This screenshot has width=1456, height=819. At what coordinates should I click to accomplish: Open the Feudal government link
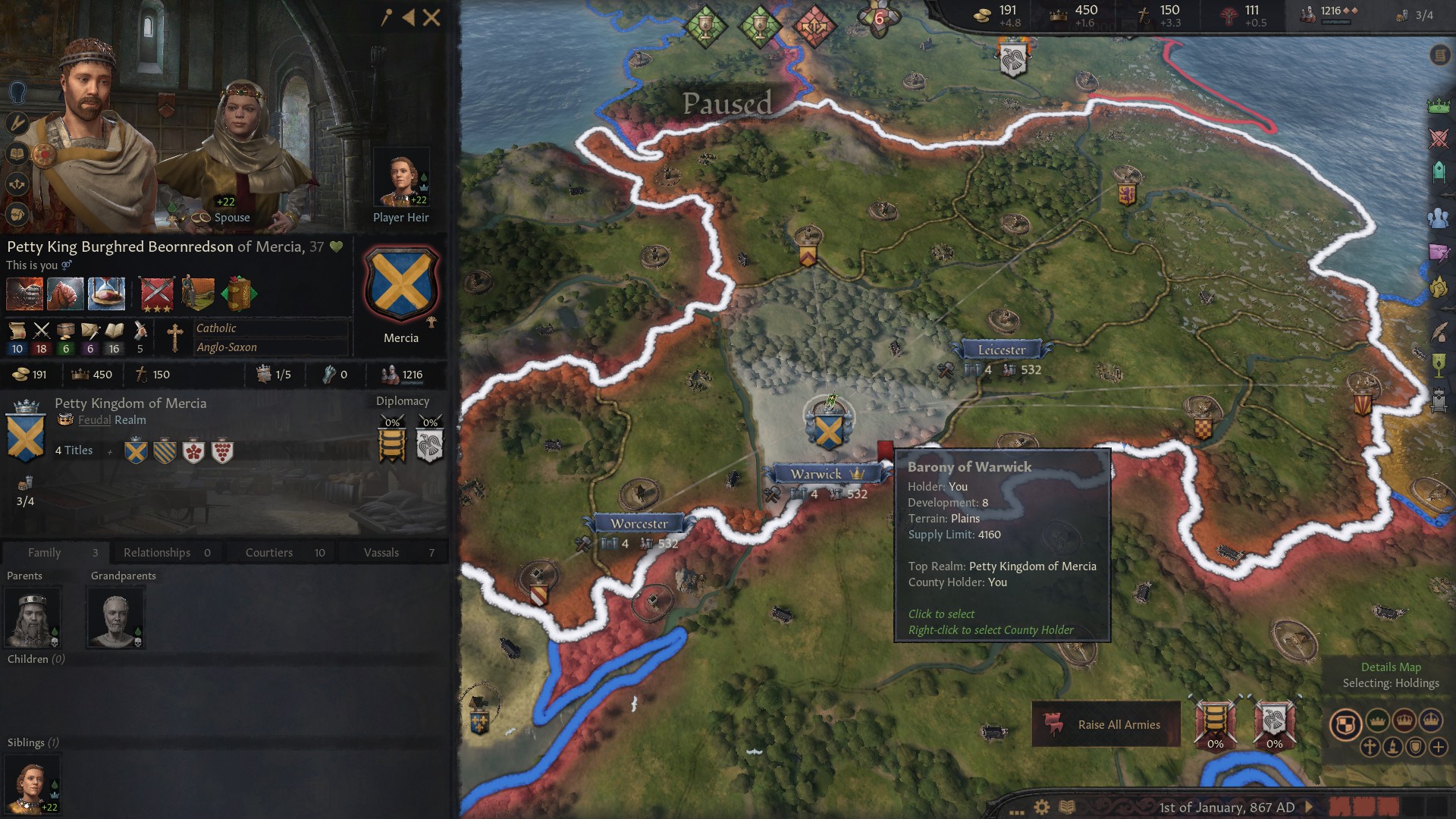pyautogui.click(x=94, y=420)
